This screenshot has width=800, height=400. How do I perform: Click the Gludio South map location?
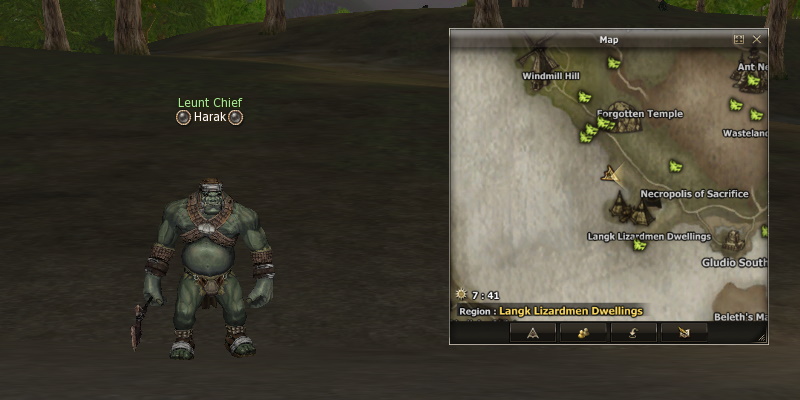click(x=734, y=263)
